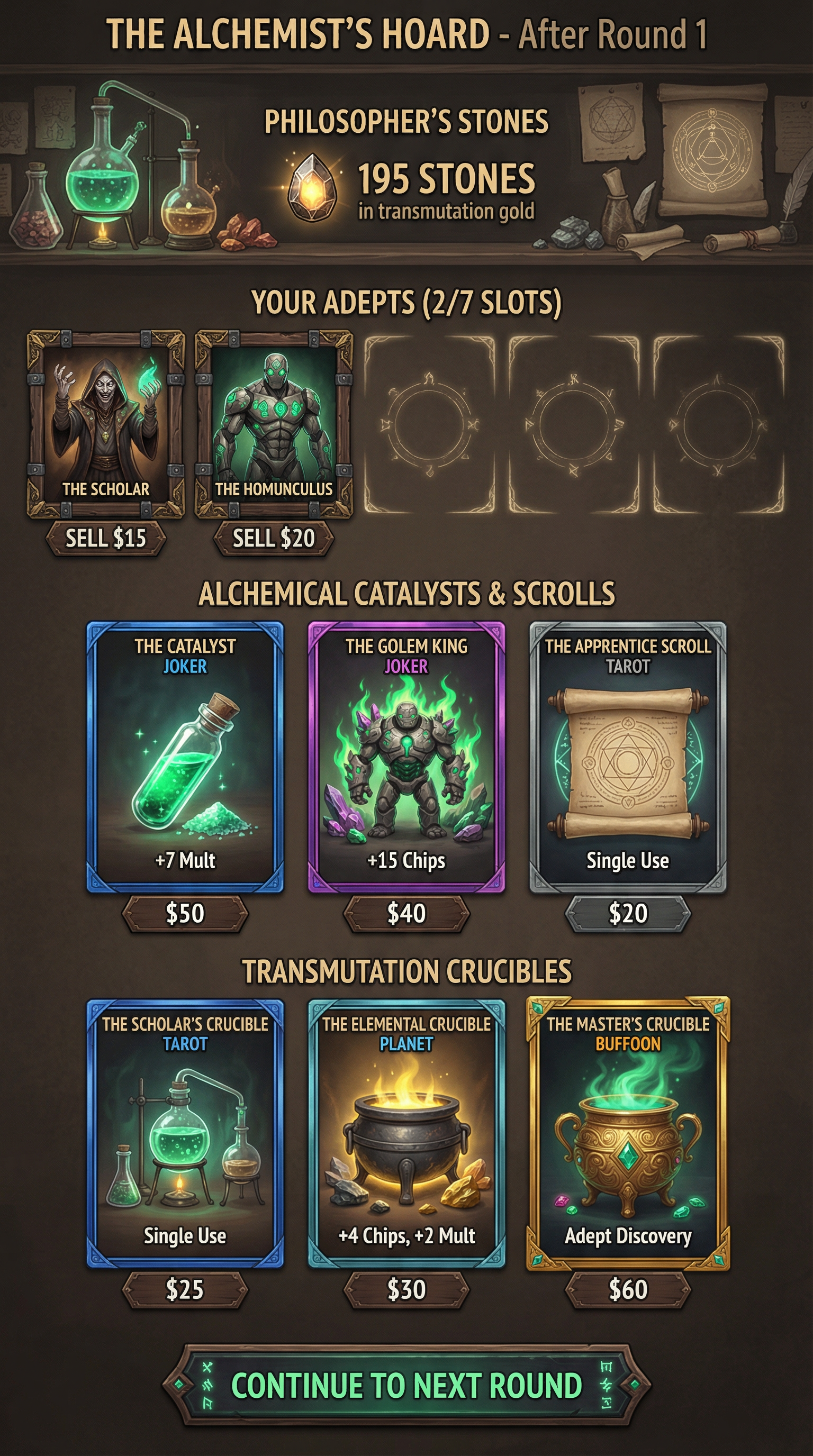The width and height of the screenshot is (813, 1456).
Task: Pick The Golem King joker card
Action: (x=406, y=758)
